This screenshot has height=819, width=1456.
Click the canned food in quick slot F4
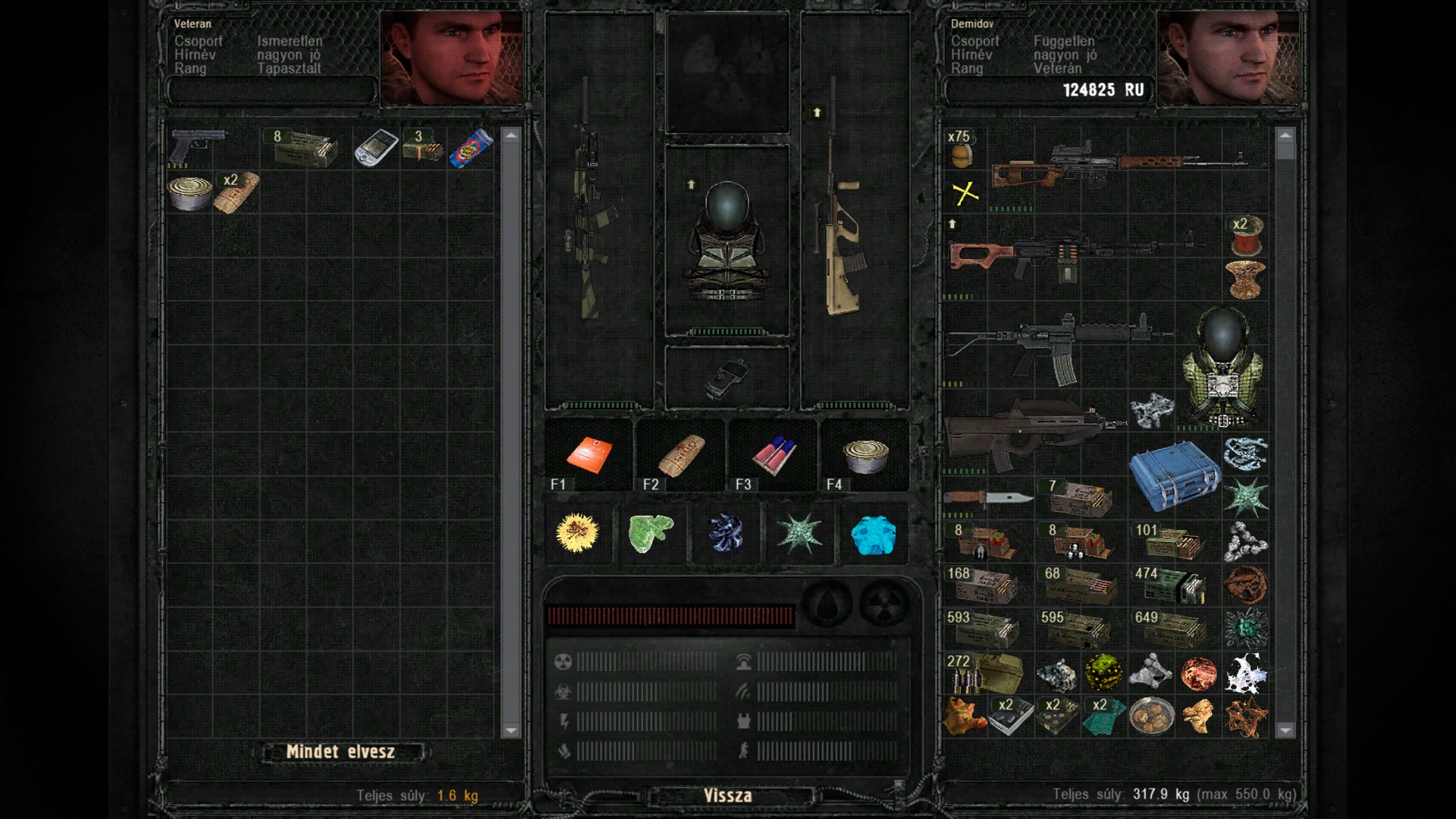pos(865,455)
